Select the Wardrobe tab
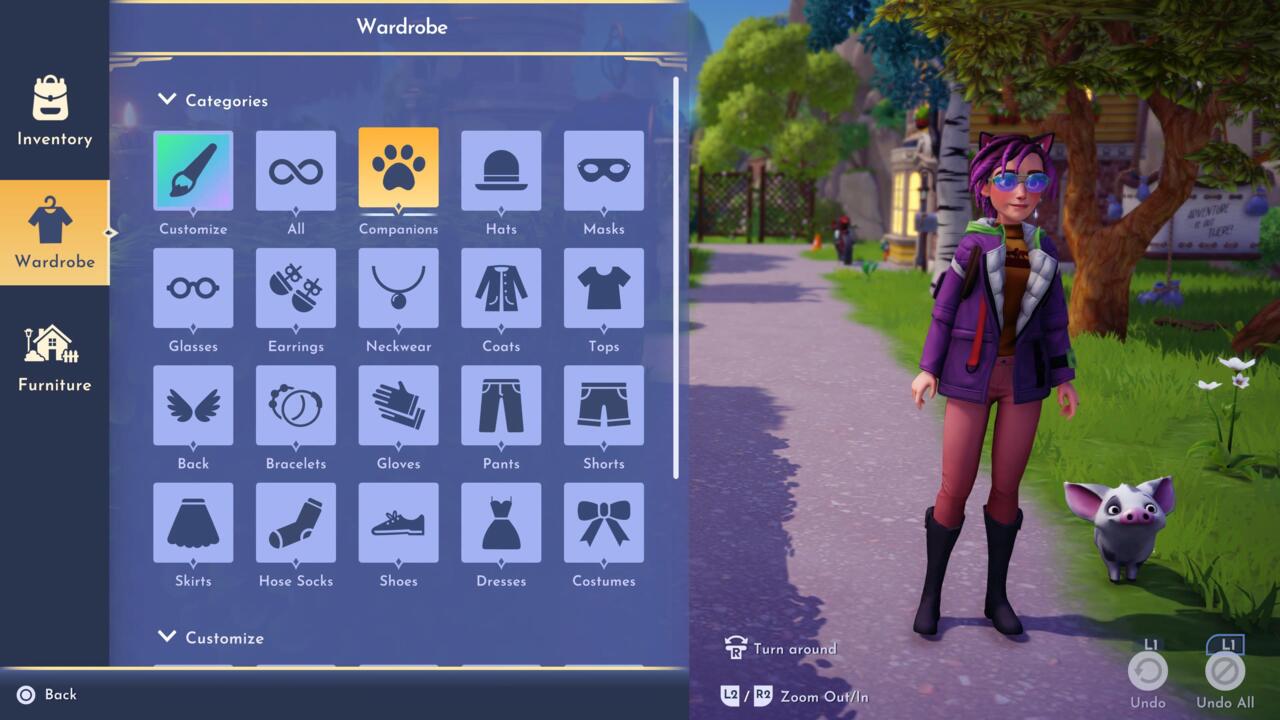Viewport: 1280px width, 720px height. [54, 233]
